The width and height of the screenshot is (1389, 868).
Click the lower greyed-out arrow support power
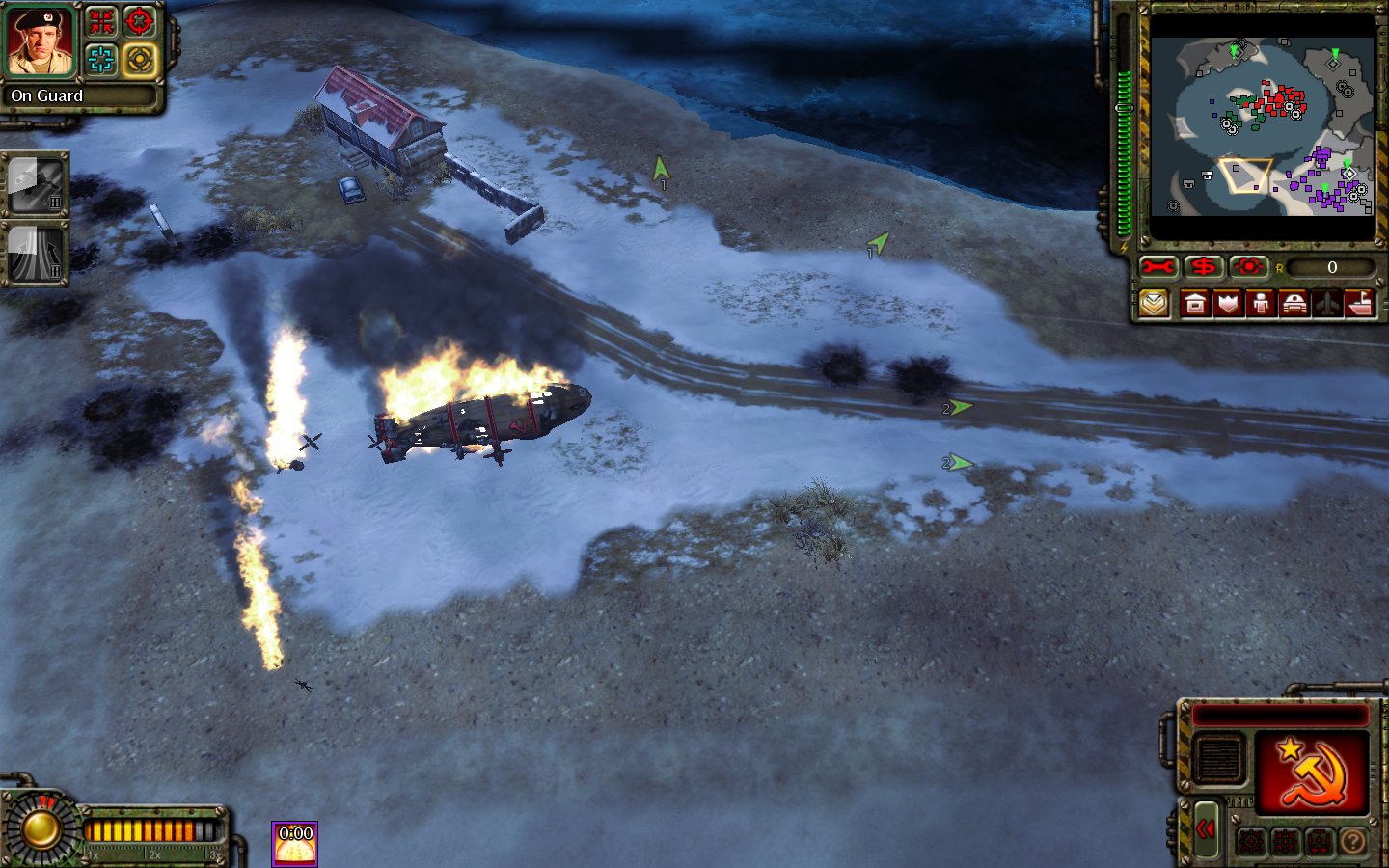(37, 254)
